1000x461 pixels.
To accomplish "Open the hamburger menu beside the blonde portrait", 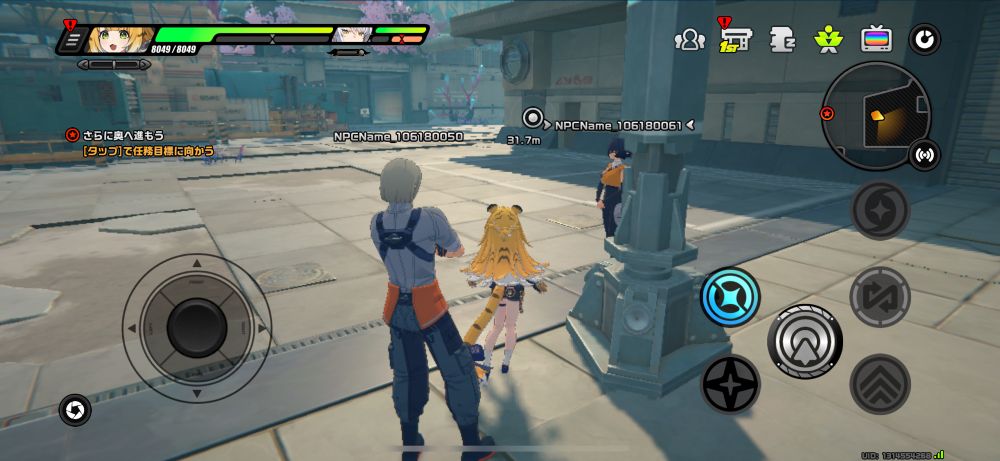I will click(72, 40).
